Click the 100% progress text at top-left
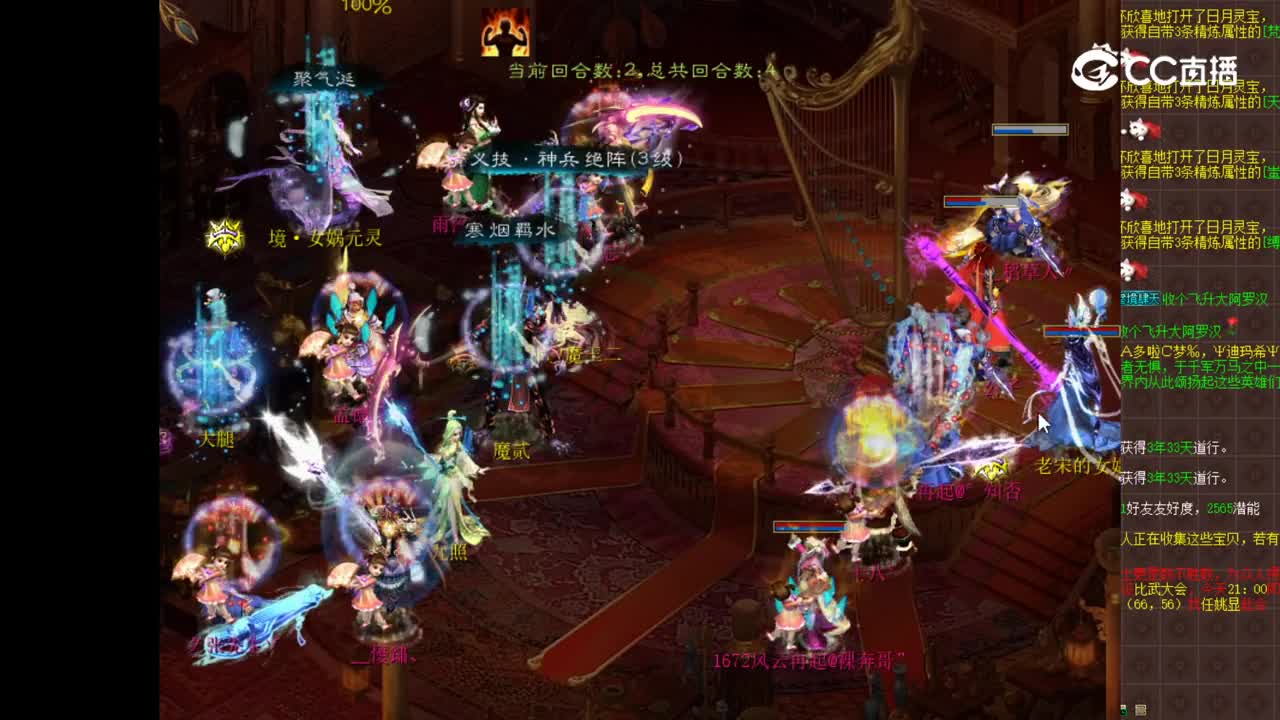The width and height of the screenshot is (1280, 720). (366, 7)
